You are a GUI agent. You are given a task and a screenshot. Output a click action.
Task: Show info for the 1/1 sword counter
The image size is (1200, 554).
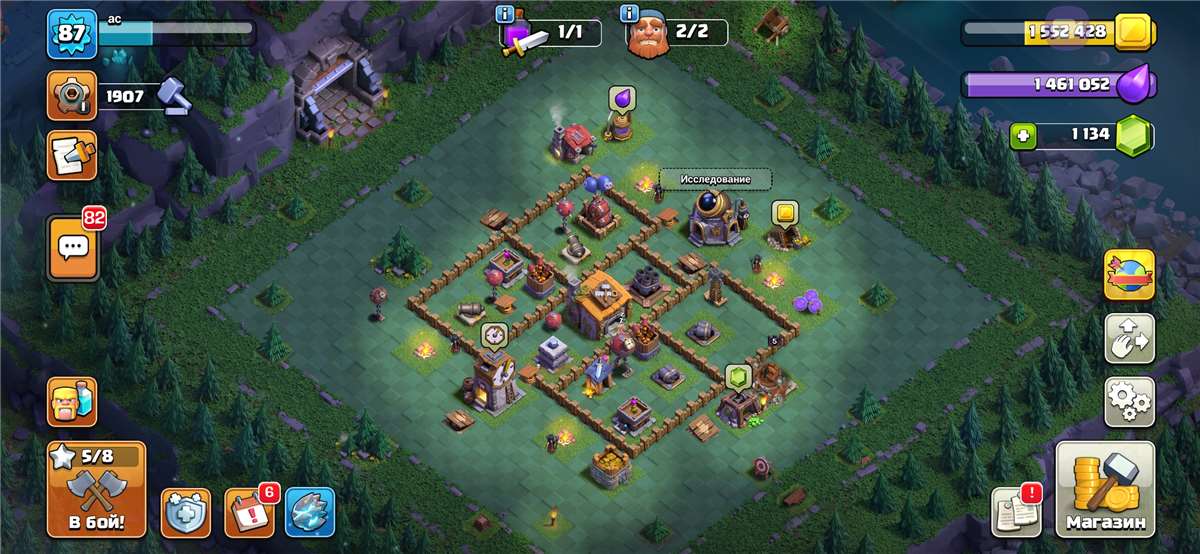(x=506, y=14)
